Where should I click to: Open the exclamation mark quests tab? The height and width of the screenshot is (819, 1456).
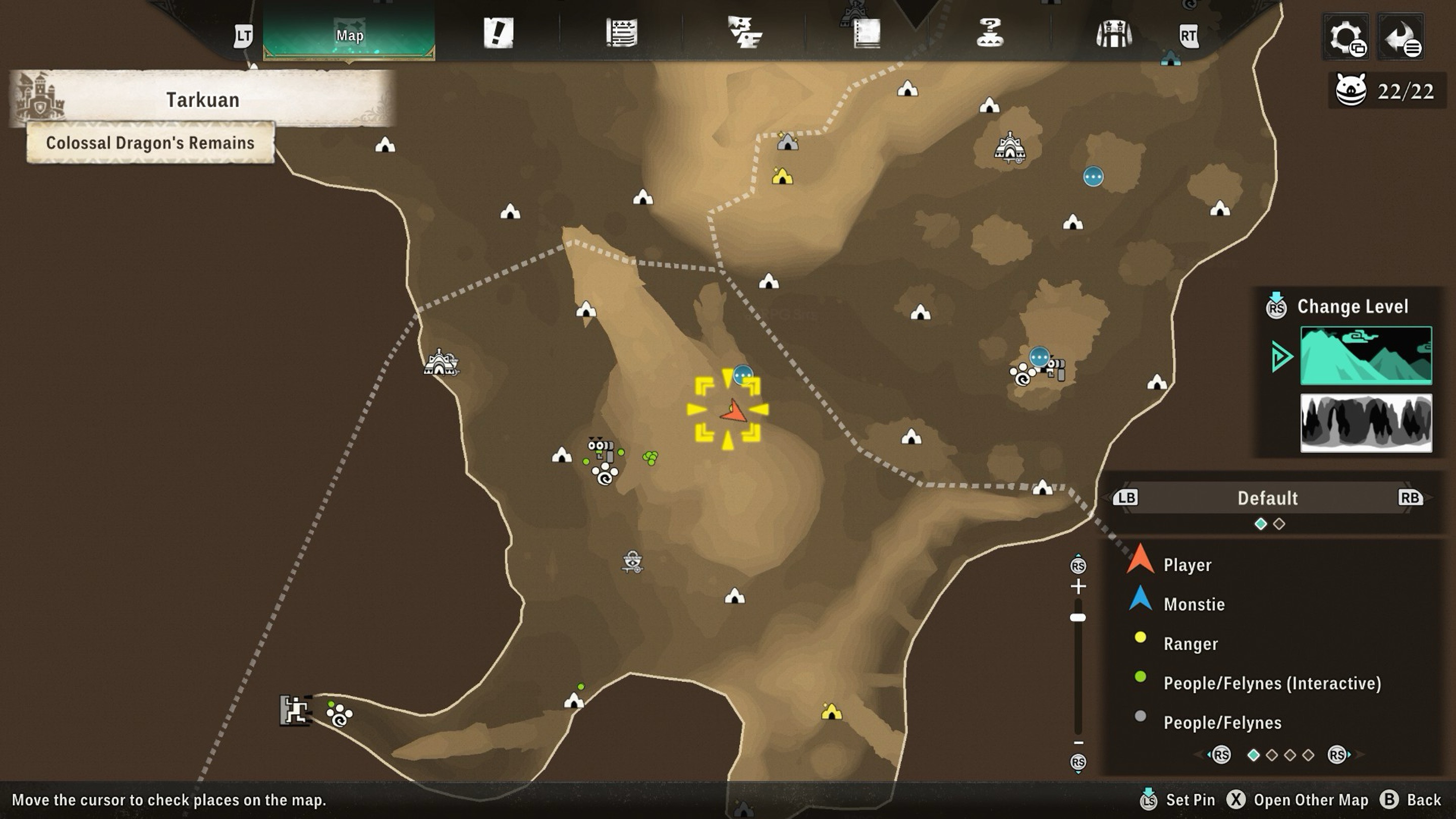pyautogui.click(x=498, y=33)
